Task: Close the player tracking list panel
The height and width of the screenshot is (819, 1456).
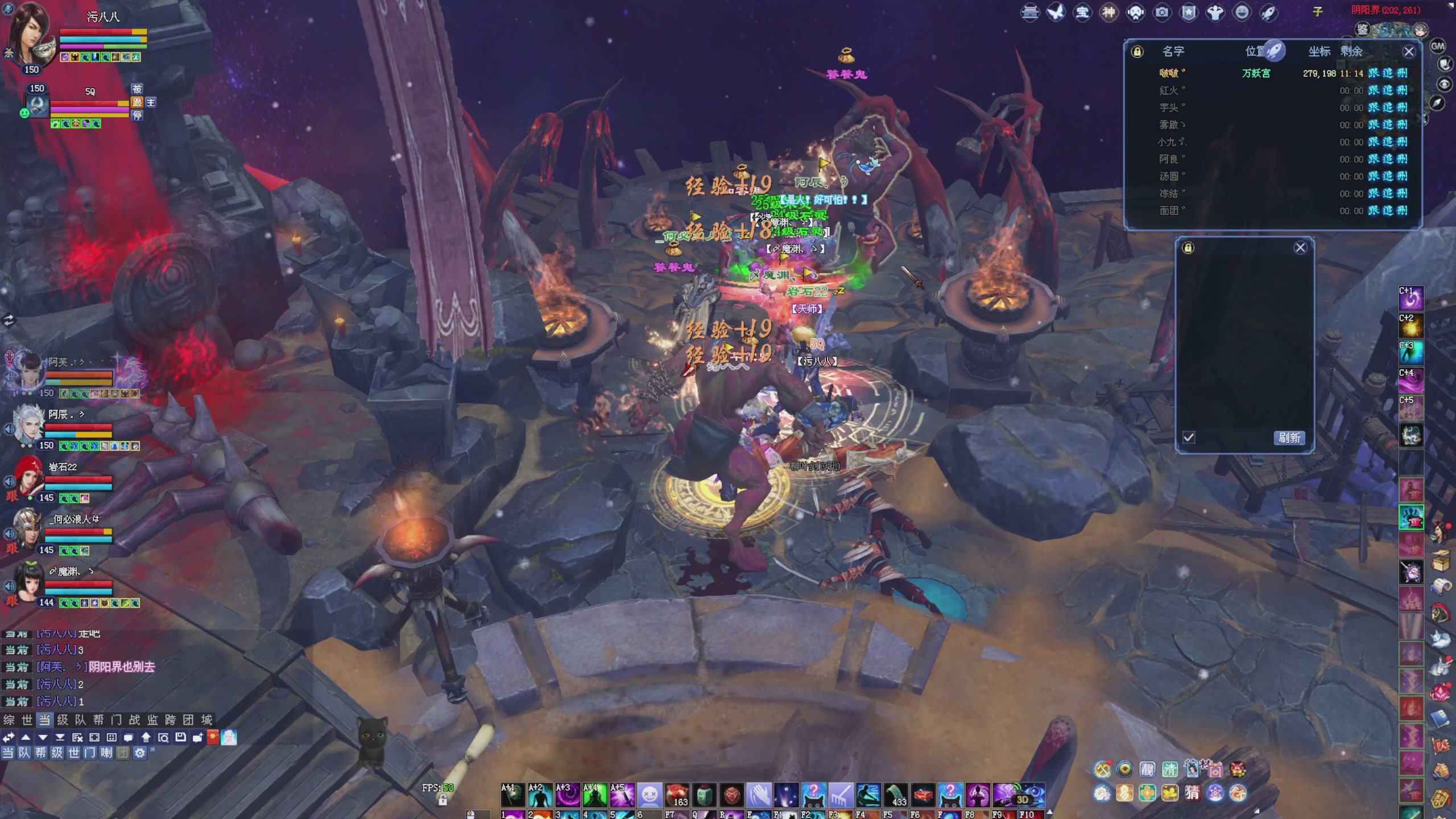Action: pos(1408,52)
